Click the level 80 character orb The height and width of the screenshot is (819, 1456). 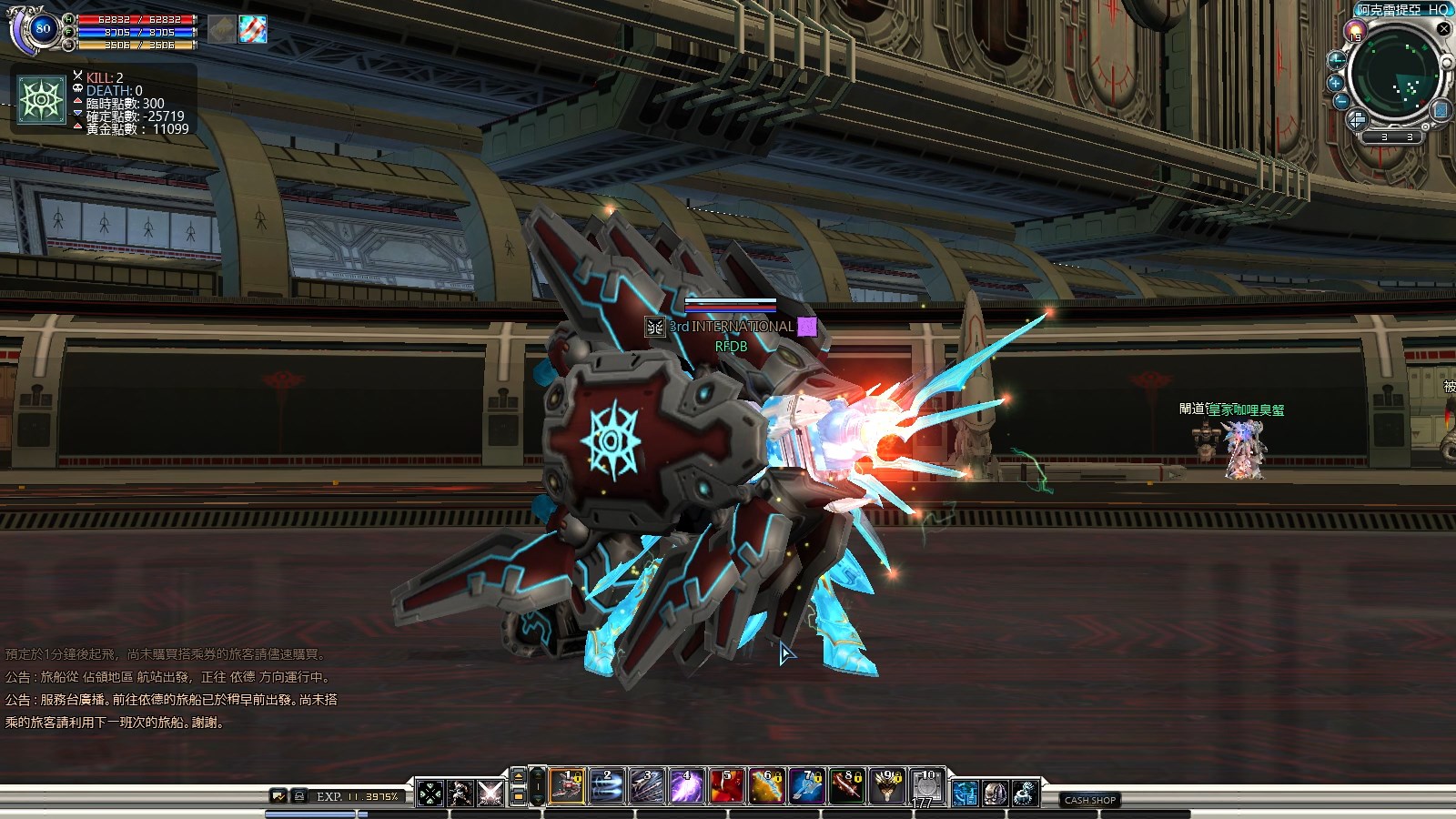click(42, 28)
